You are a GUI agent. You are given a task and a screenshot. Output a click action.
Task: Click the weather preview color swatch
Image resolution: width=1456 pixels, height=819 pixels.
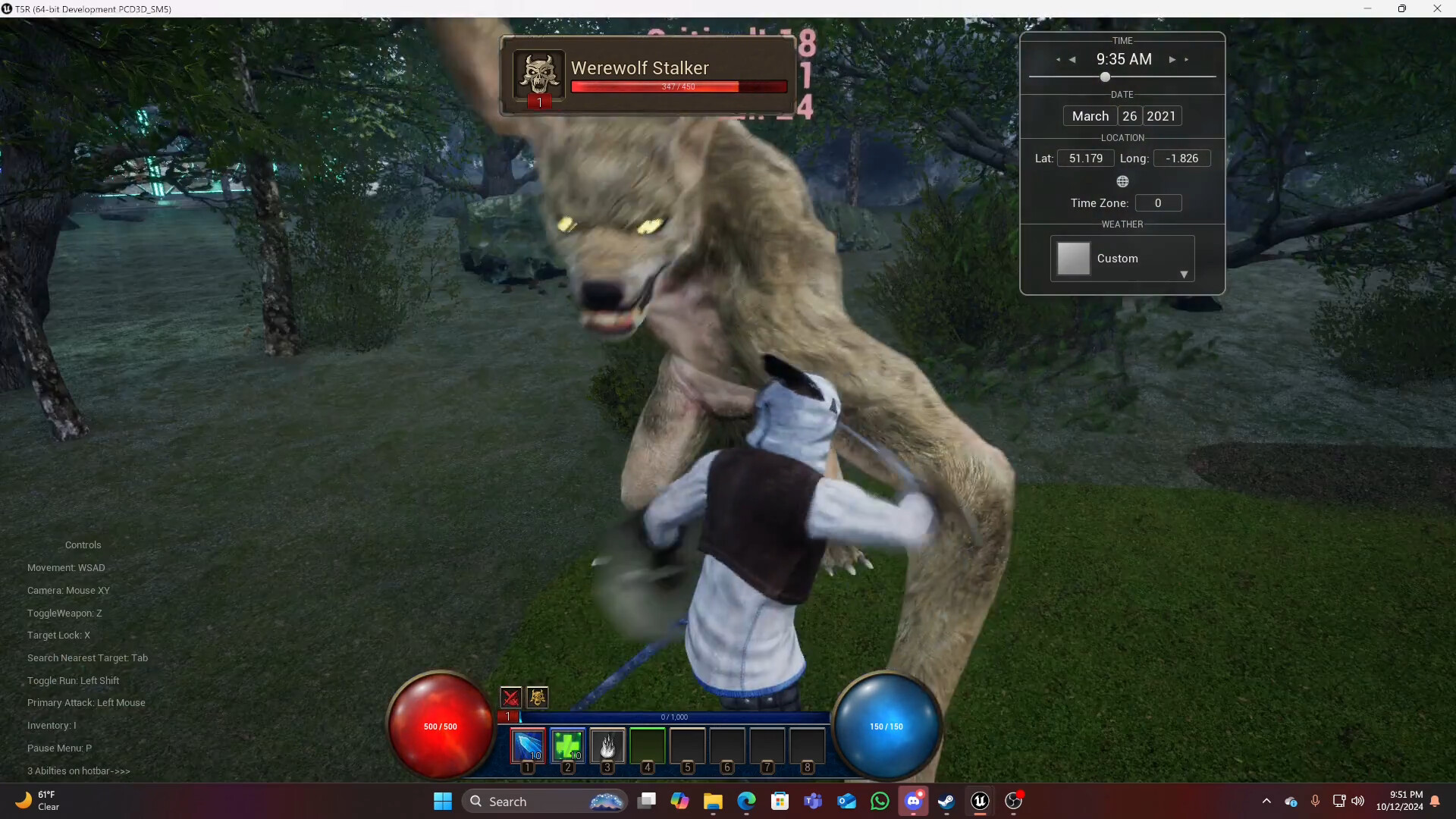coord(1072,258)
